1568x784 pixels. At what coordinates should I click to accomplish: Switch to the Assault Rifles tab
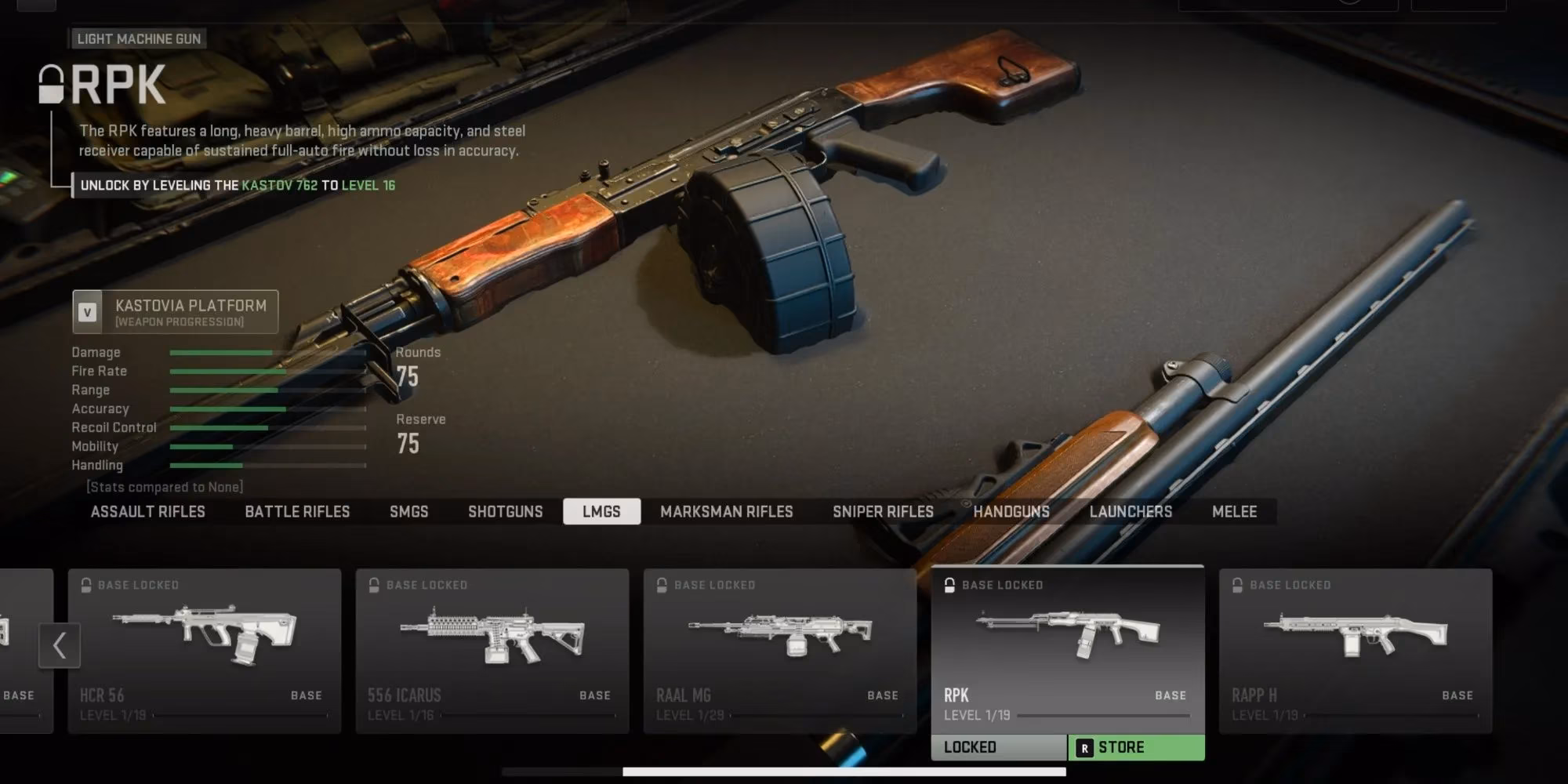147,512
